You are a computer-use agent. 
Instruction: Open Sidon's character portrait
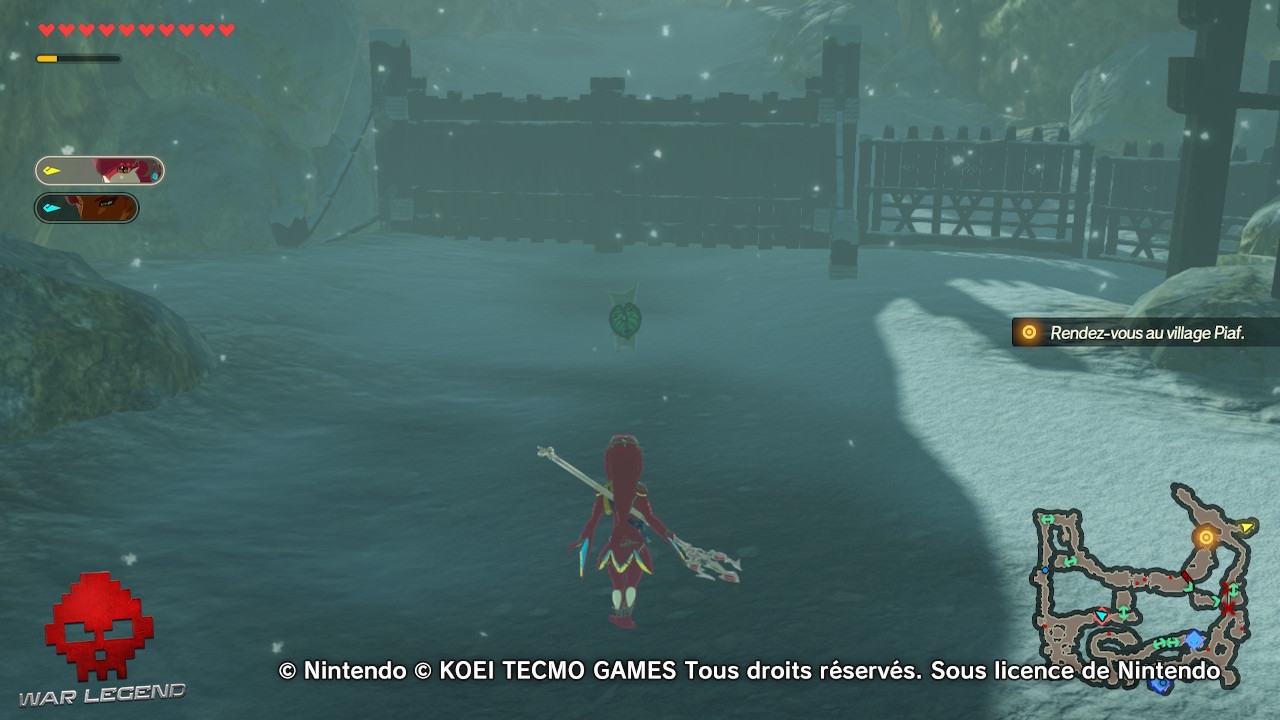coord(120,170)
